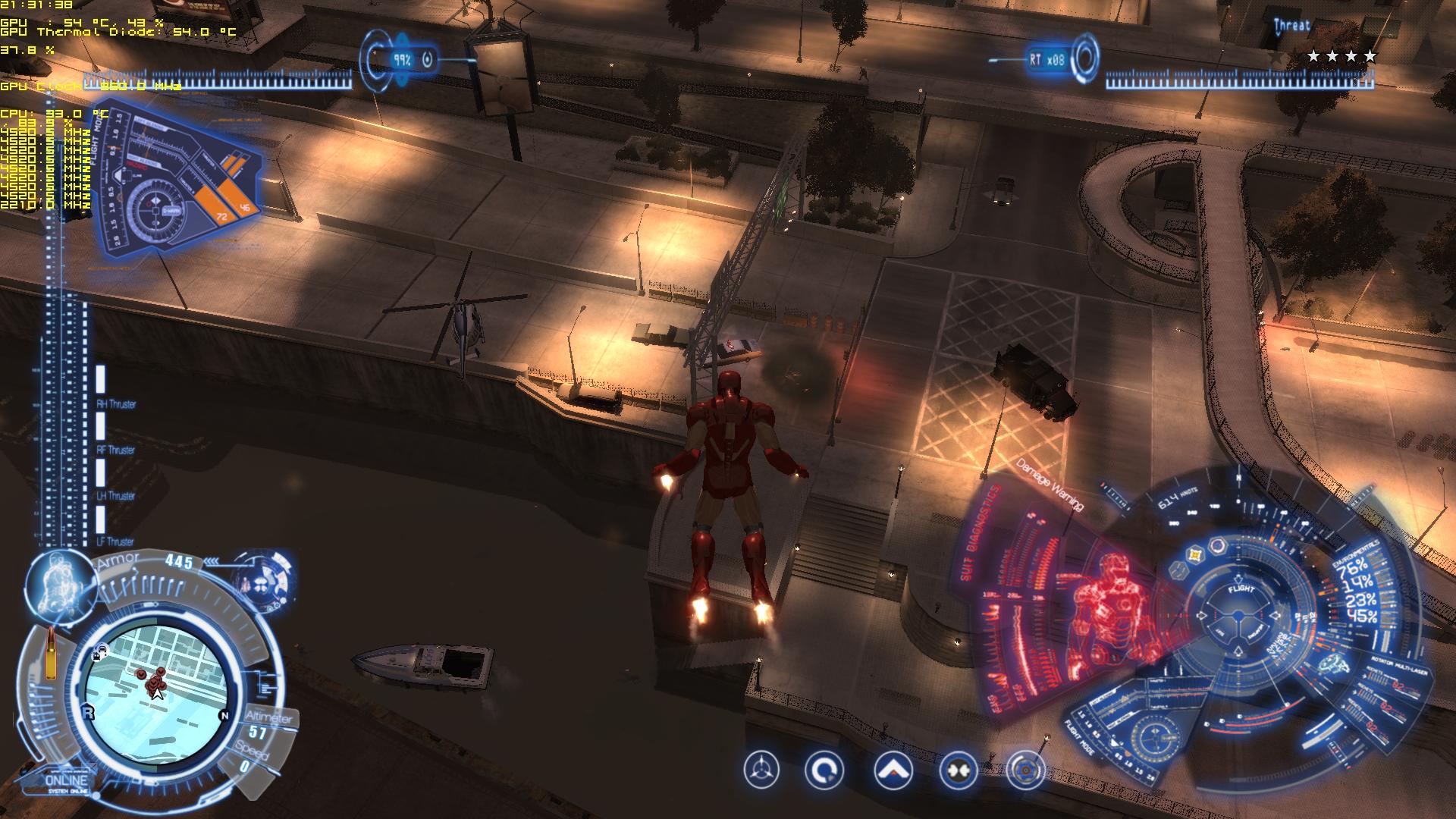Select the three-pronged propeller ability icon

[x=761, y=771]
